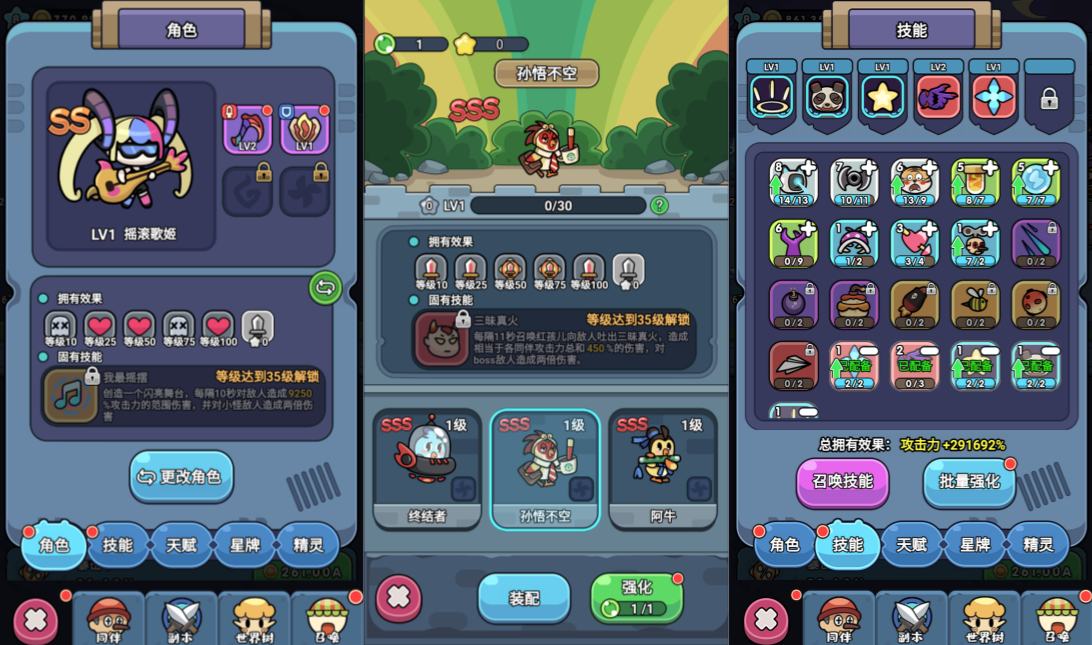This screenshot has width=1092, height=645.
Task: Select the panda skill slot
Action: click(827, 97)
